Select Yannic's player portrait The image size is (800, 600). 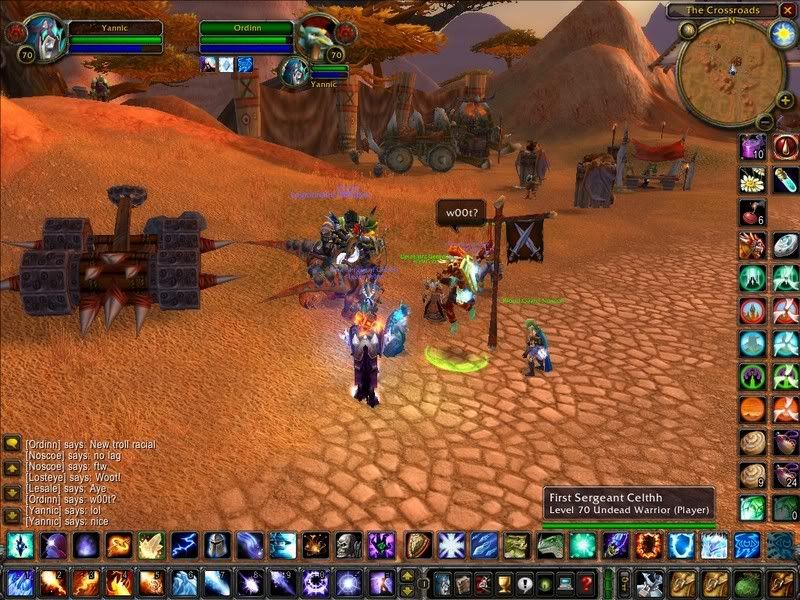[41, 37]
